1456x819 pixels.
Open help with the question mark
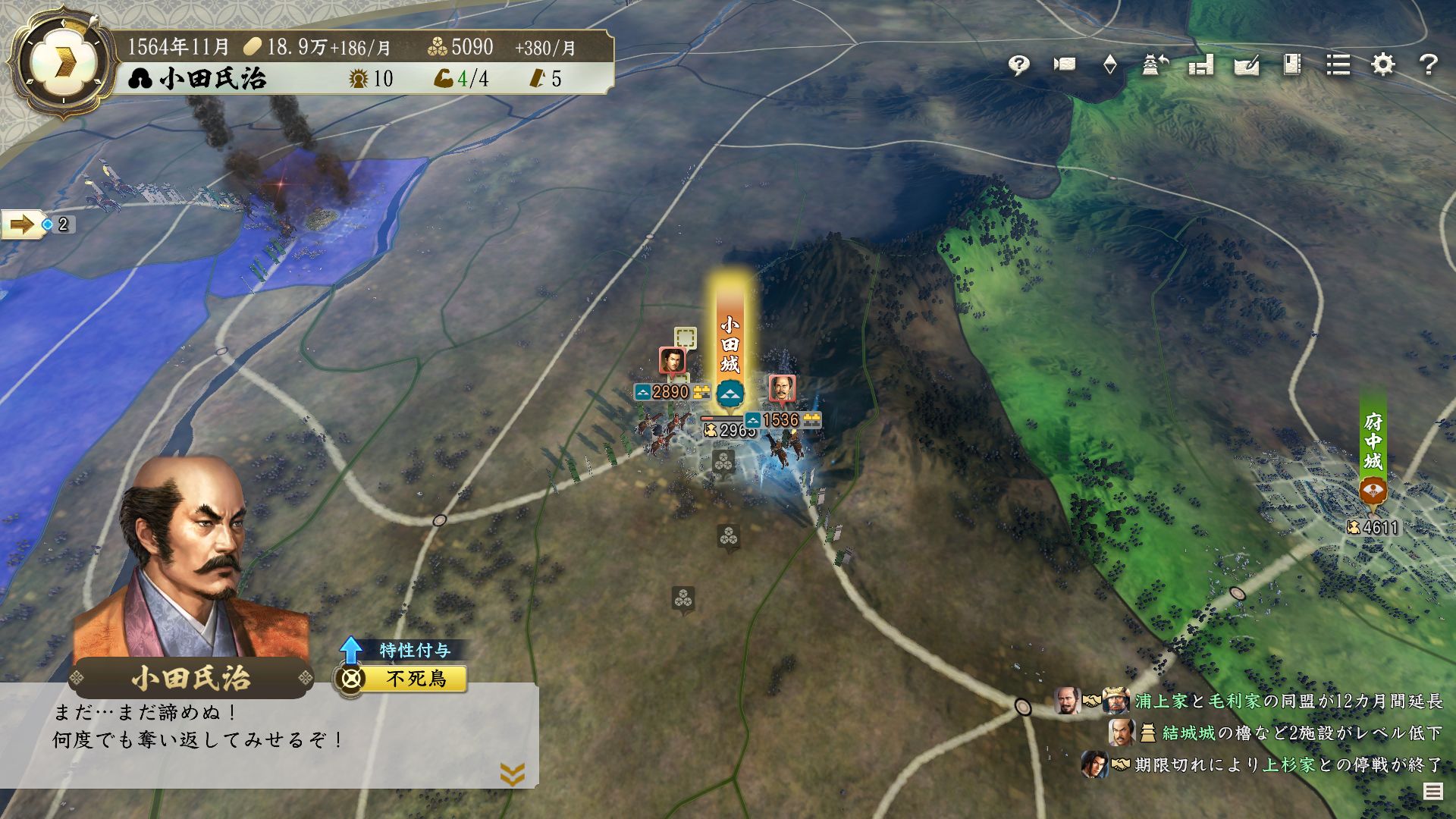[1429, 65]
